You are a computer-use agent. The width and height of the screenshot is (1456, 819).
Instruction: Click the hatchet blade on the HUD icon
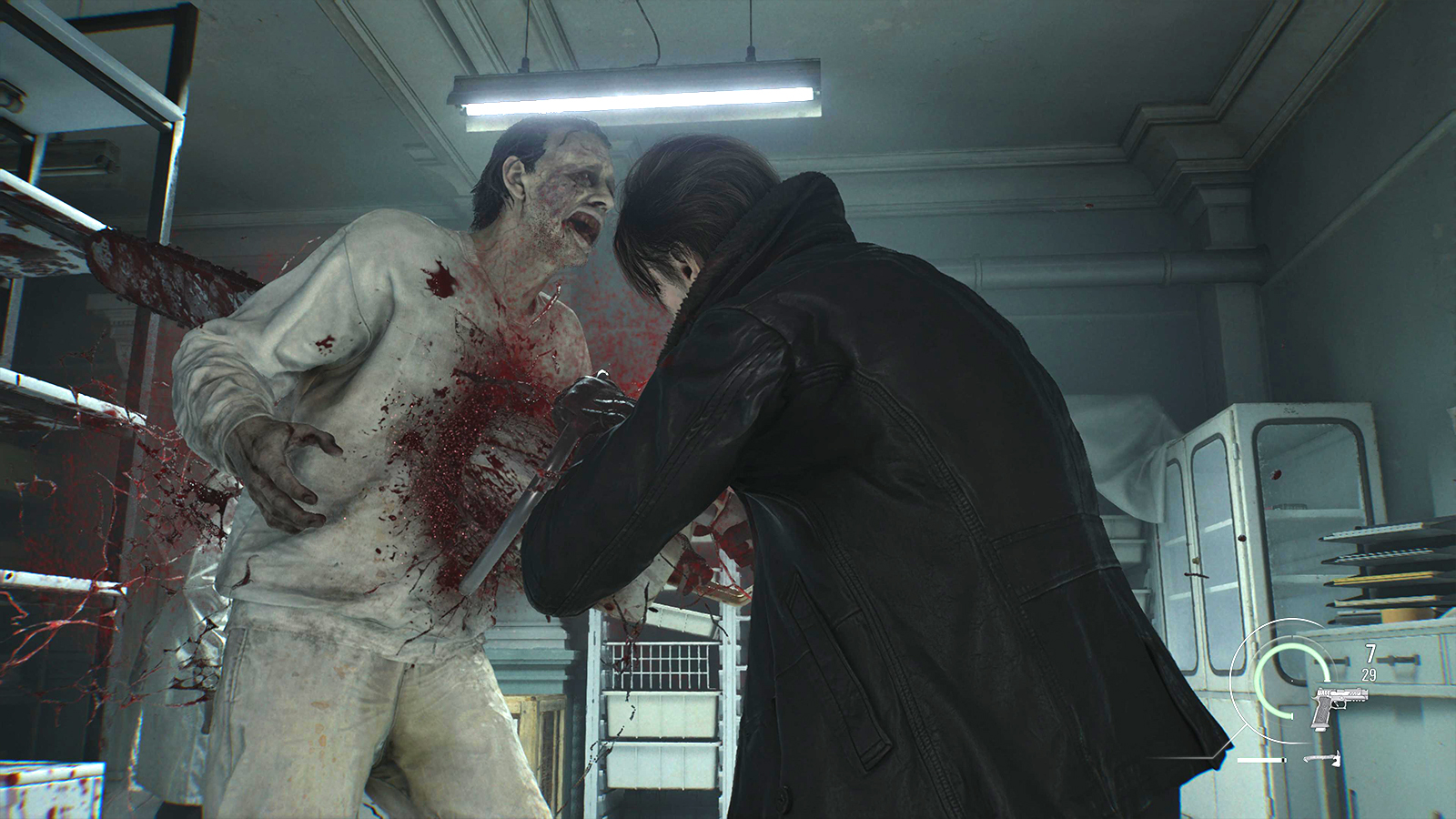[x=1337, y=759]
